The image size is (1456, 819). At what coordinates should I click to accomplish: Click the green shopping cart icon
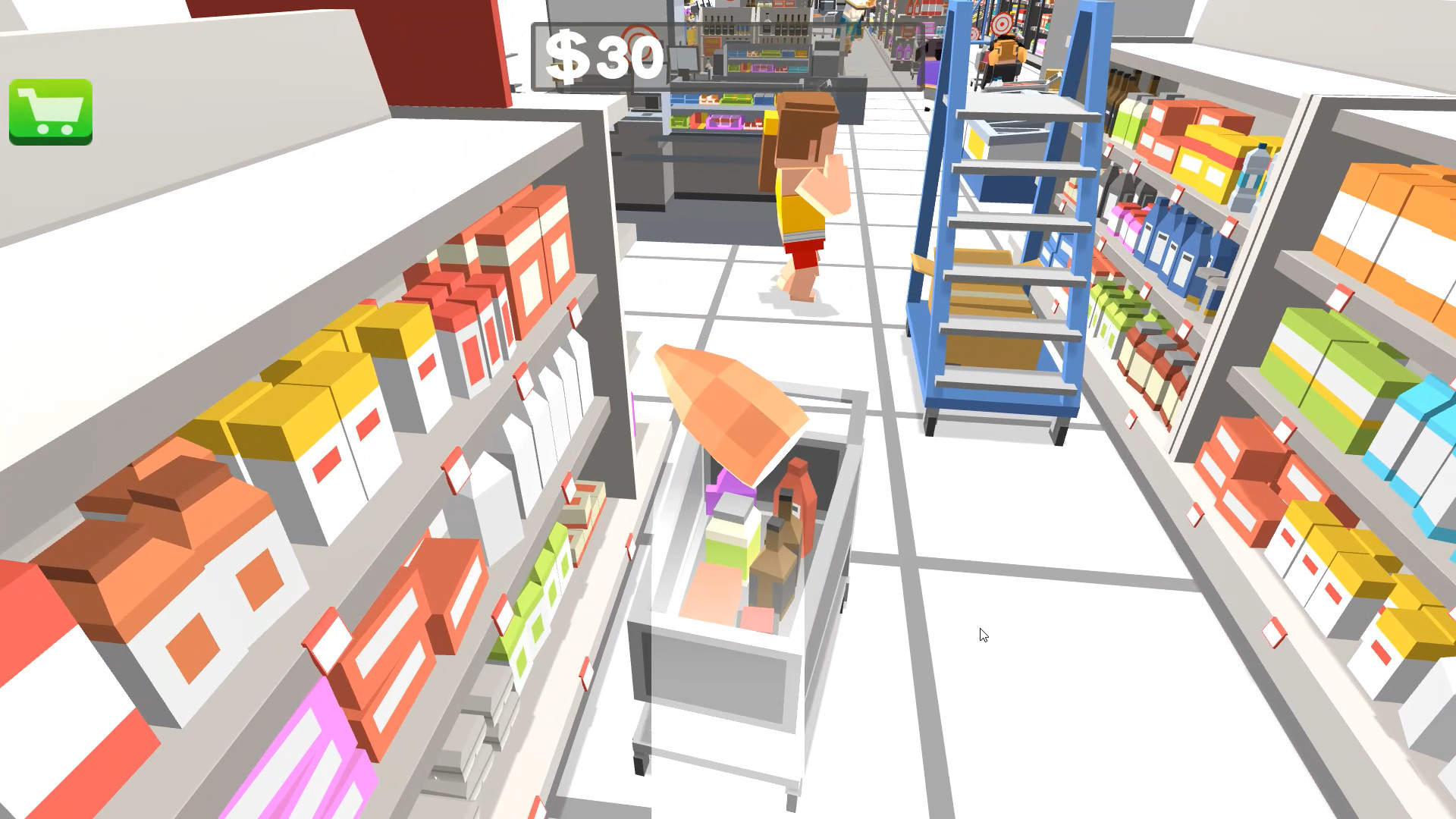pos(50,111)
